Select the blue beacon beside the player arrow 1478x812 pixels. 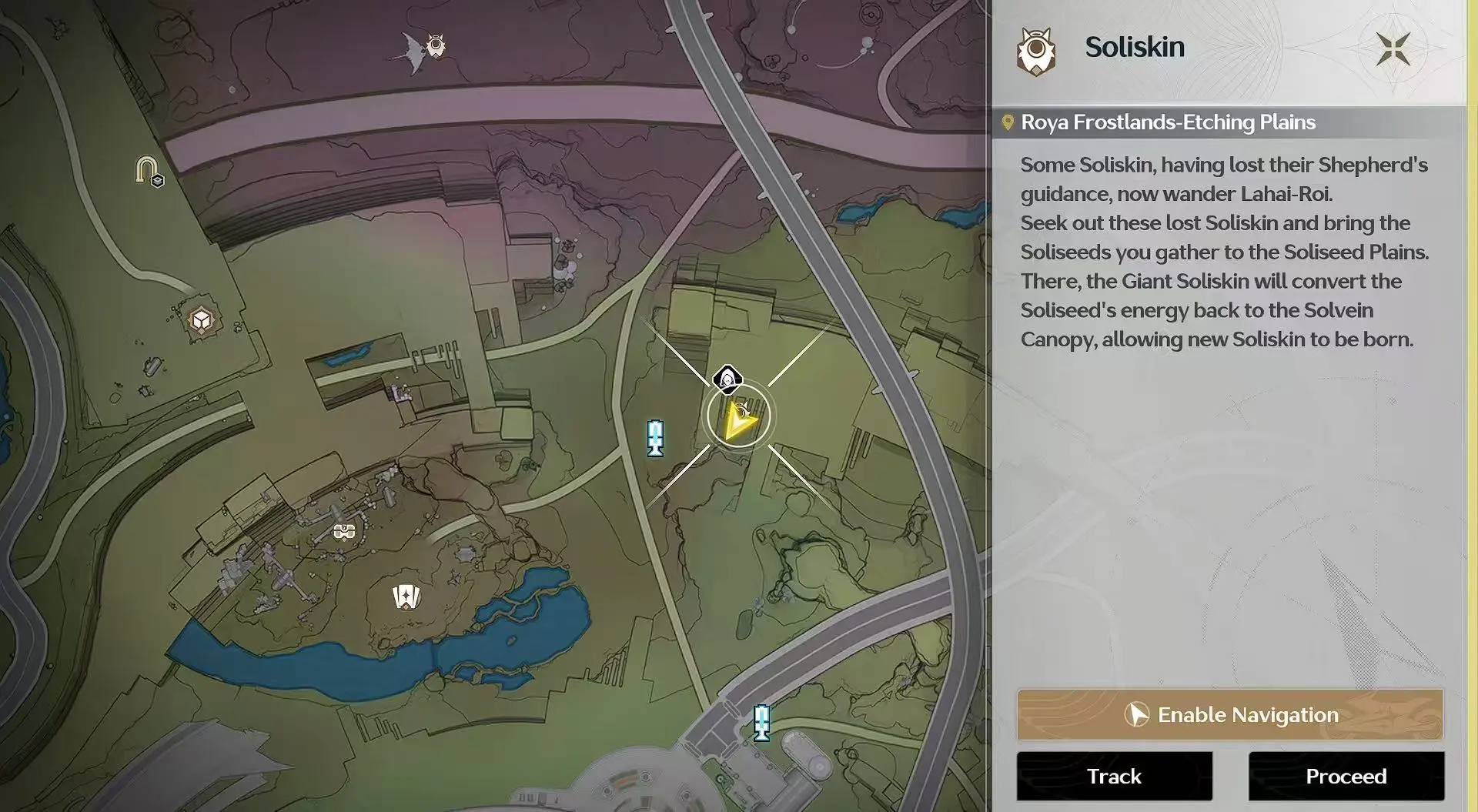coord(655,438)
